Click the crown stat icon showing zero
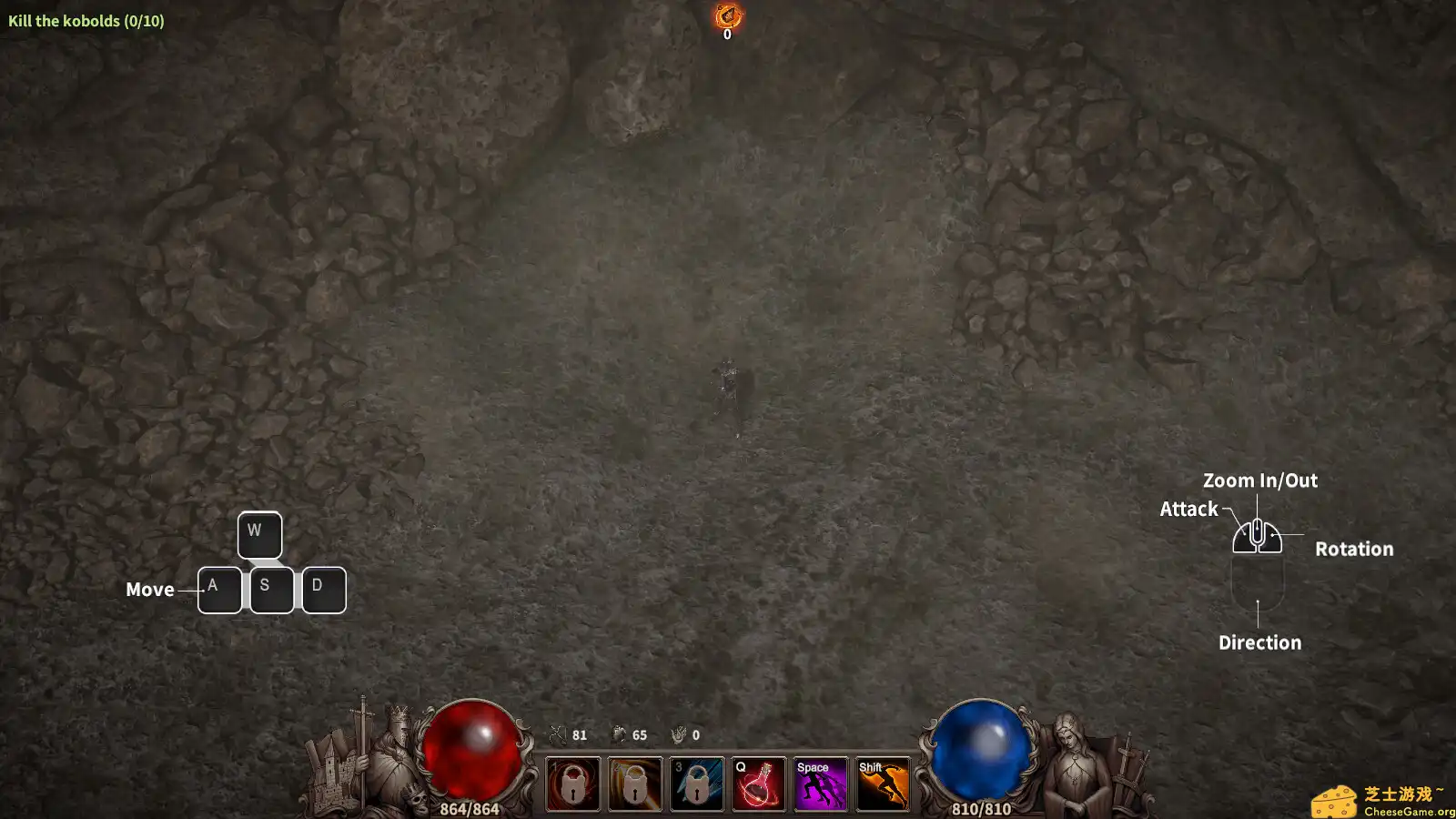Screen dimensions: 1456x819 coord(678,734)
